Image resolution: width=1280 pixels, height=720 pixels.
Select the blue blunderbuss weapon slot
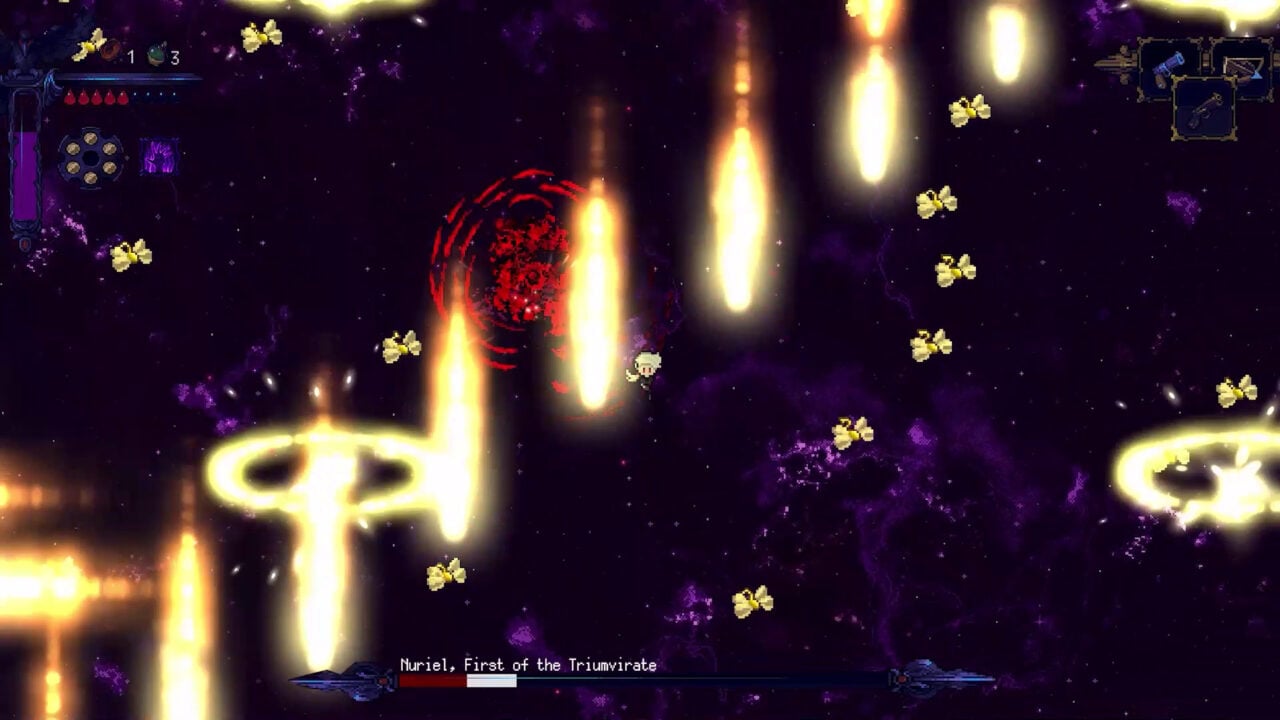click(1167, 67)
